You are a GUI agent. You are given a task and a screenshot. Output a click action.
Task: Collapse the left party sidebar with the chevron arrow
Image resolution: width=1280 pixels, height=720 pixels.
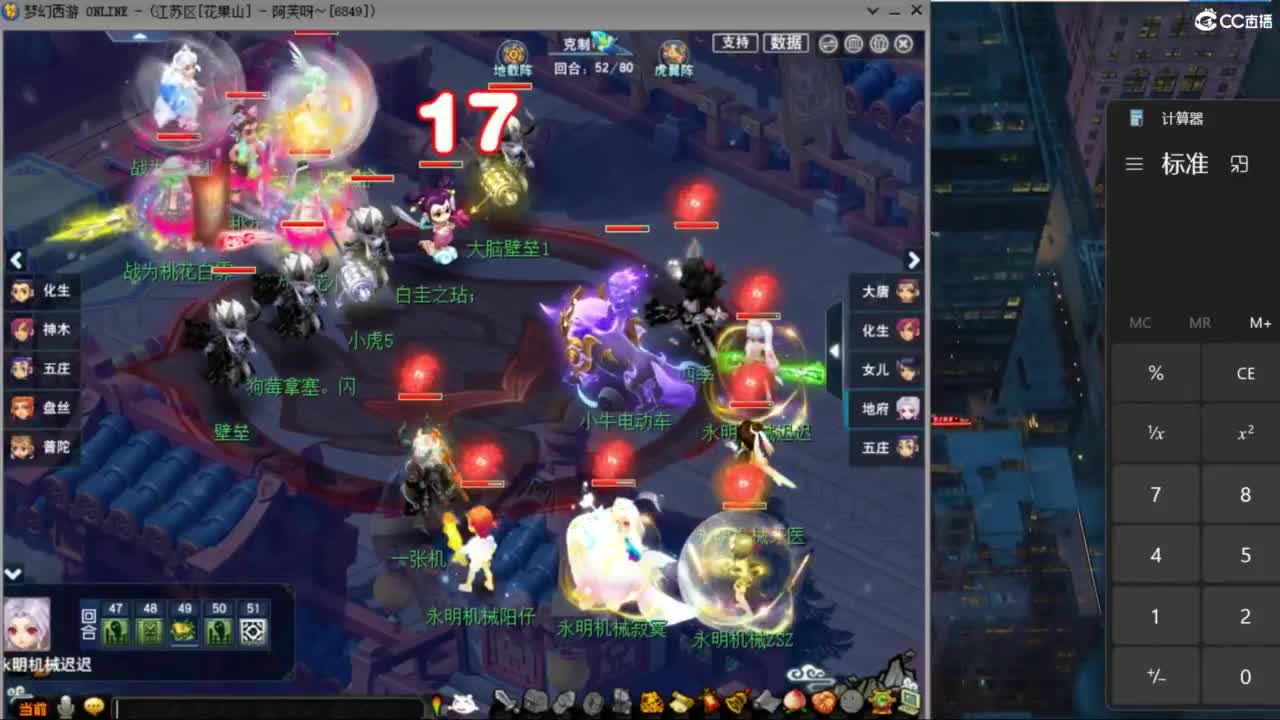[x=17, y=260]
